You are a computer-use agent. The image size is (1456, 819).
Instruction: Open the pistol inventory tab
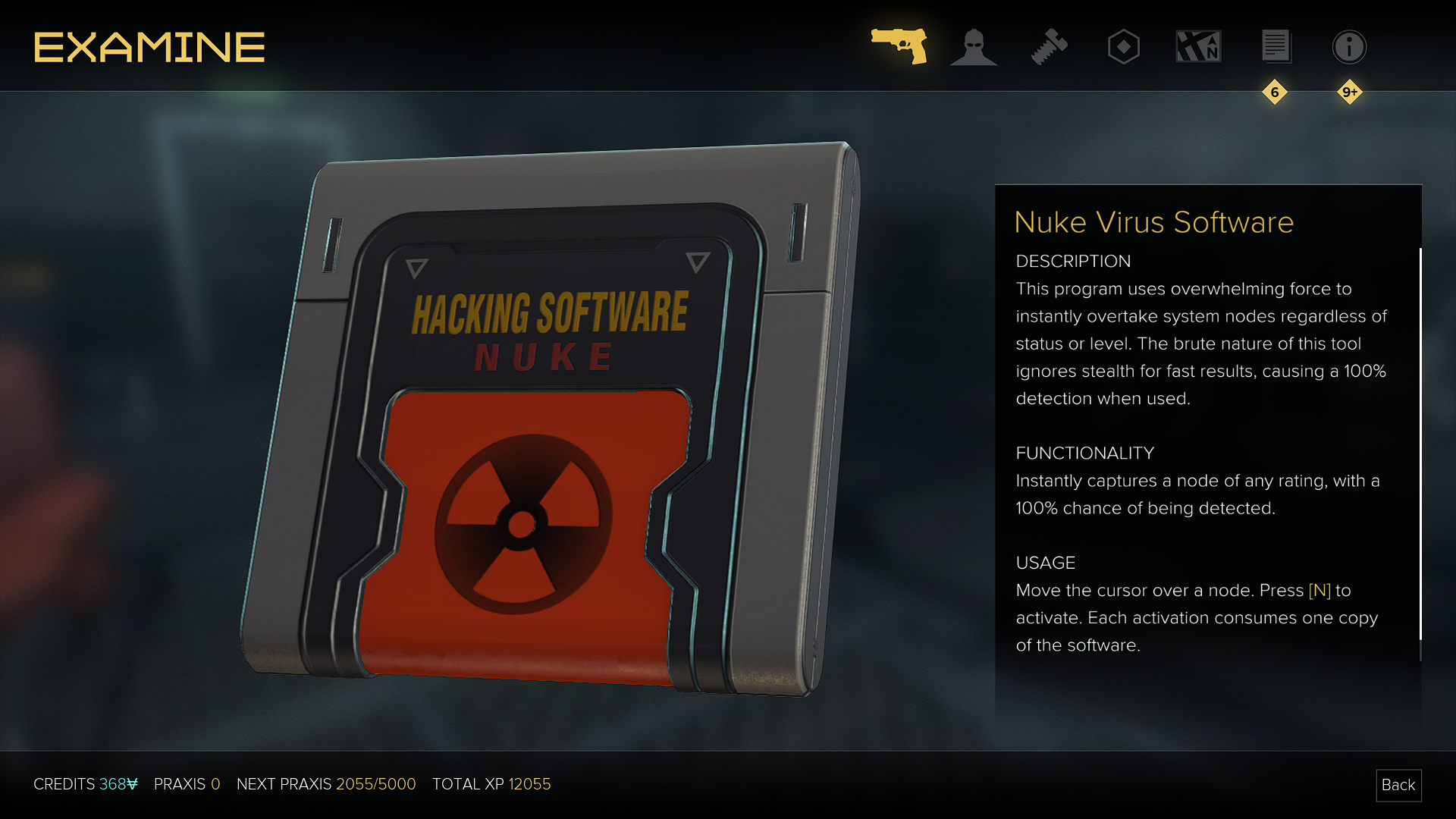point(899,46)
